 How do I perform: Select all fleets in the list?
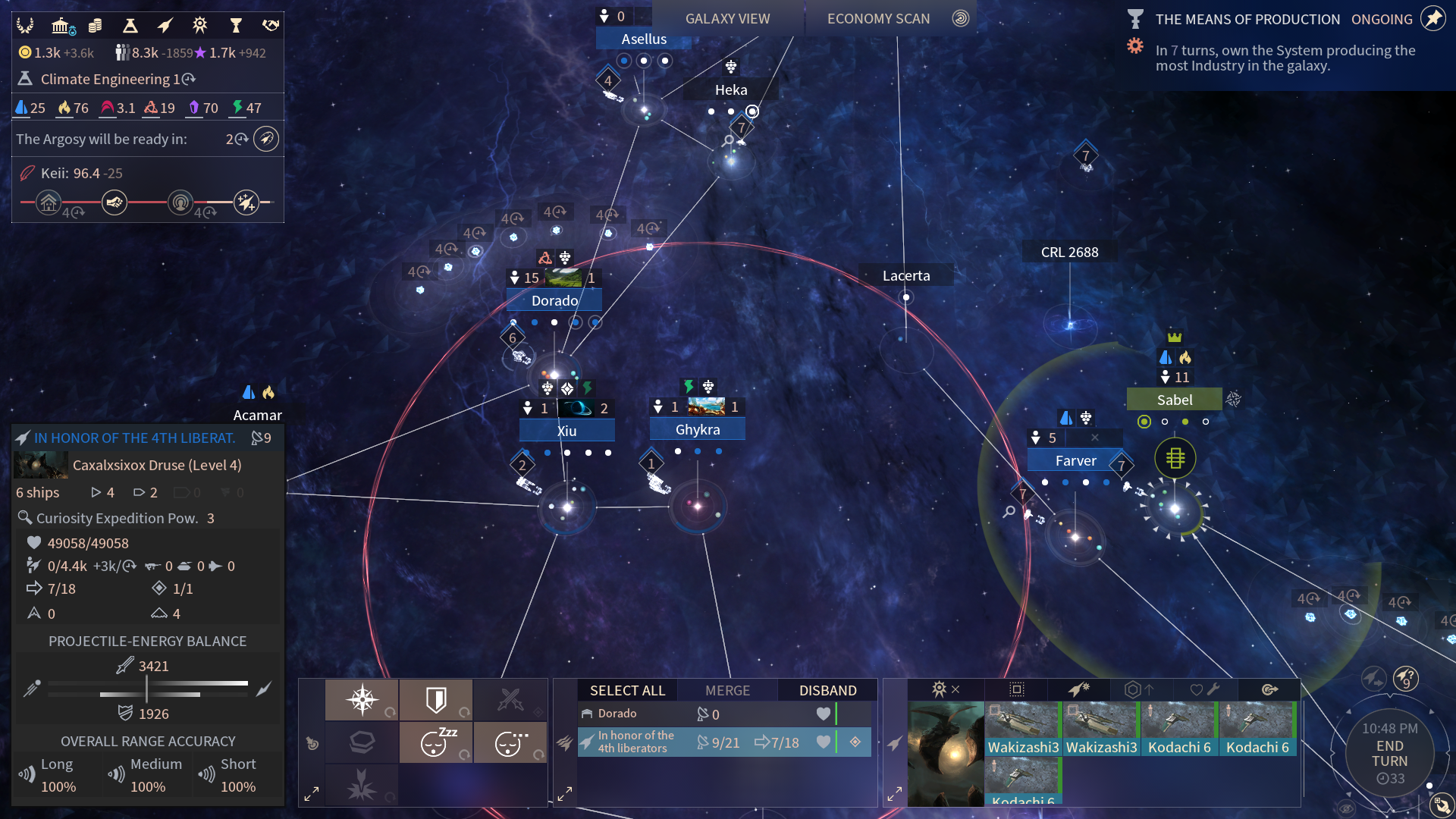click(627, 690)
